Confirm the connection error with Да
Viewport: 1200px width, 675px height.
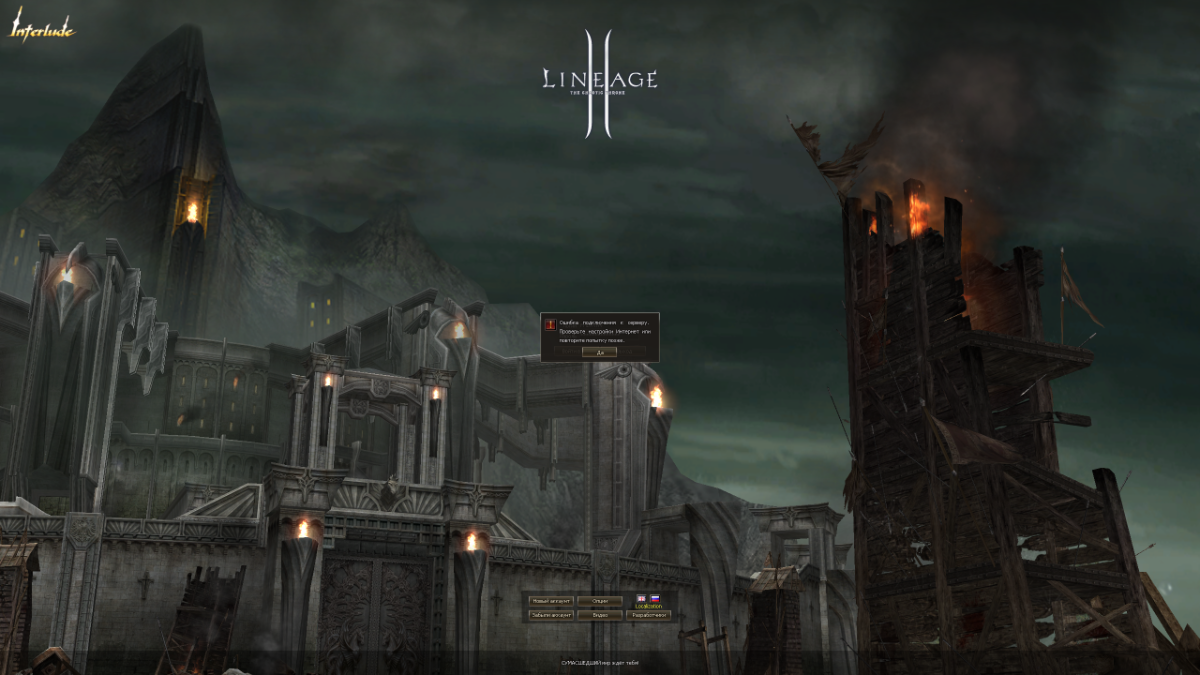600,352
